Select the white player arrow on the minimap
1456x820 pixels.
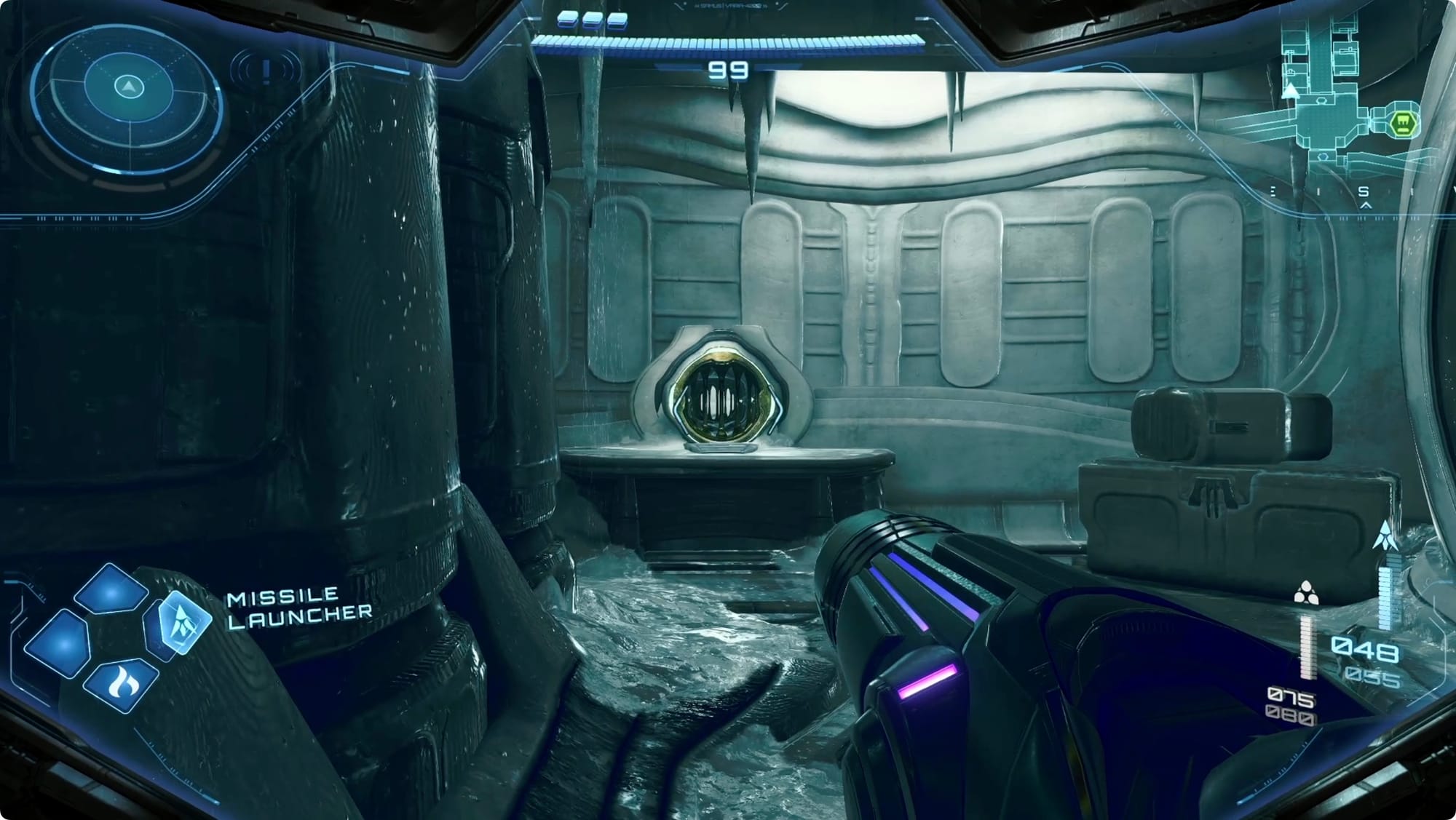[1291, 91]
